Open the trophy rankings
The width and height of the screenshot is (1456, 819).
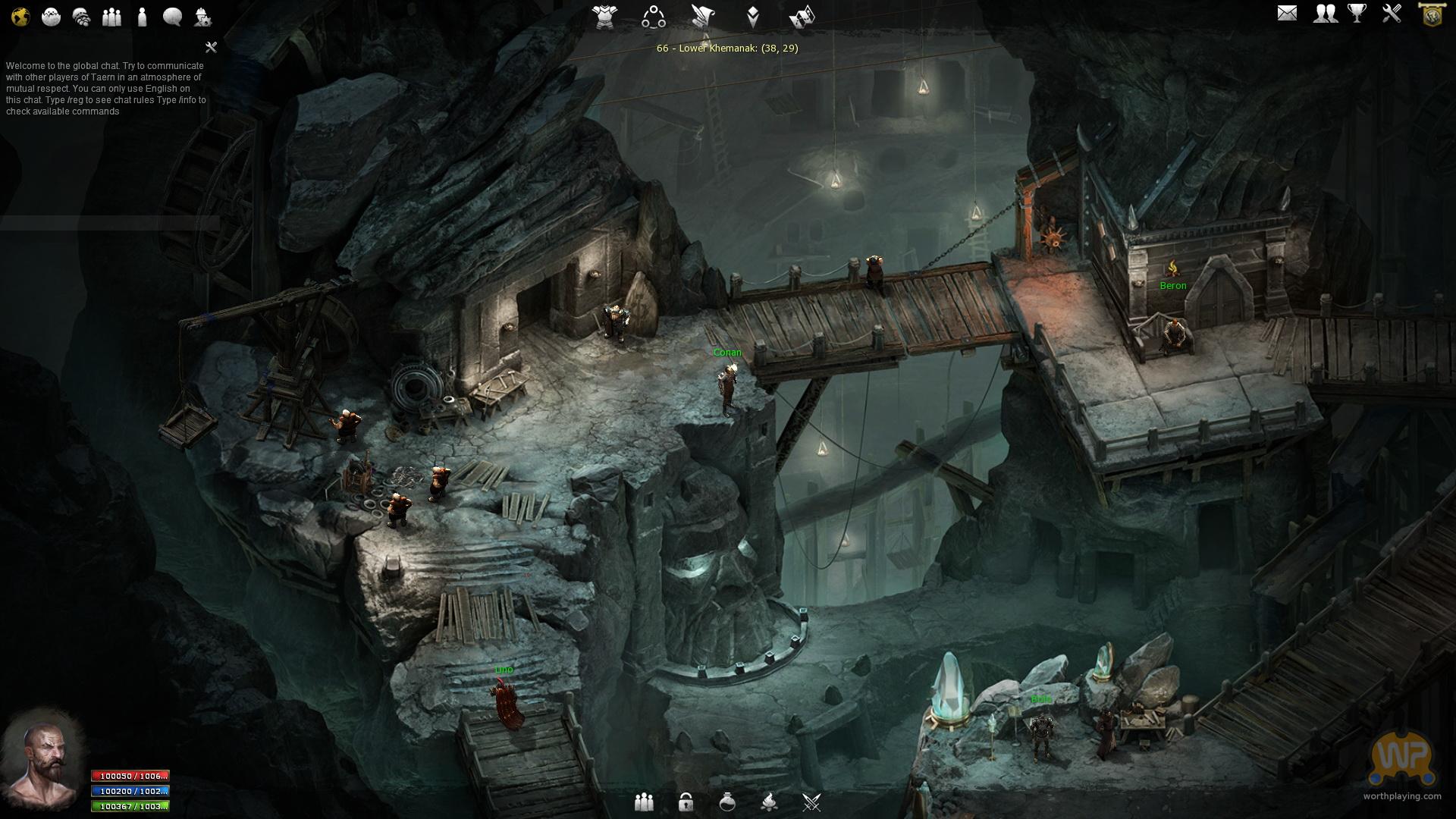(1357, 14)
